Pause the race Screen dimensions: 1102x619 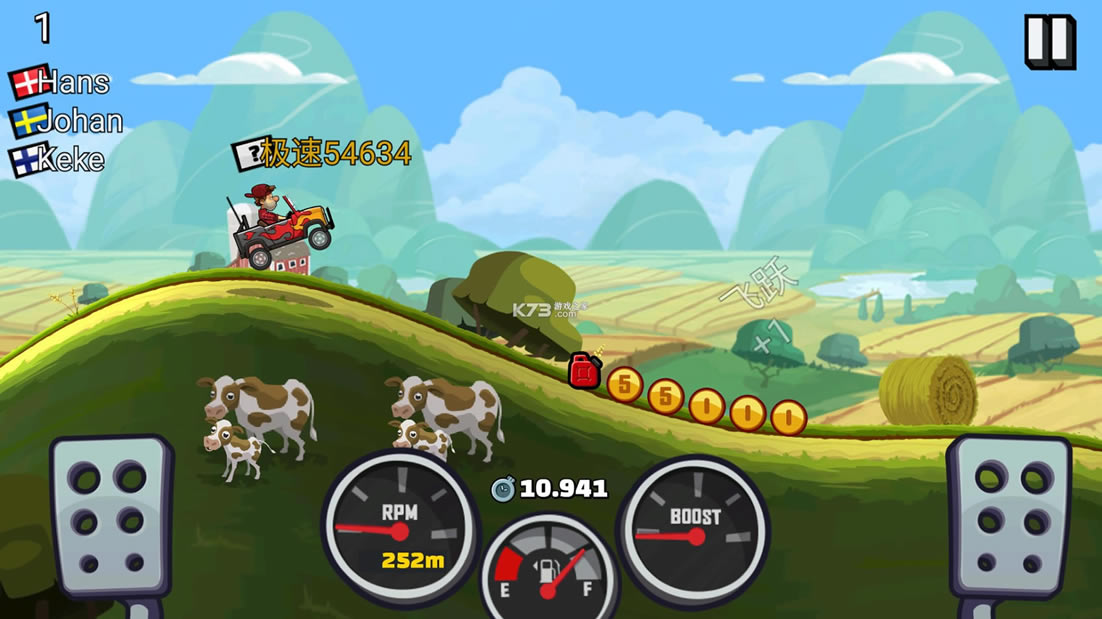point(1049,42)
